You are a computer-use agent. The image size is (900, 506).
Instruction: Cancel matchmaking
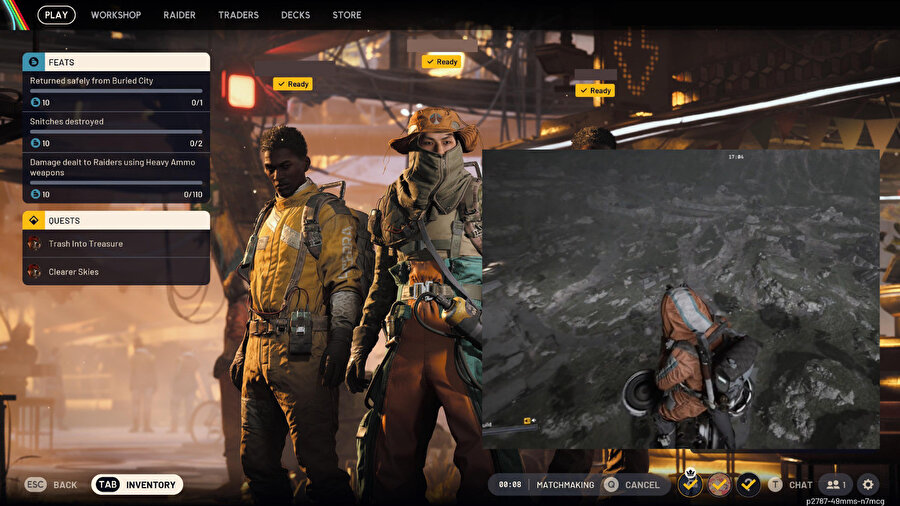pos(634,485)
